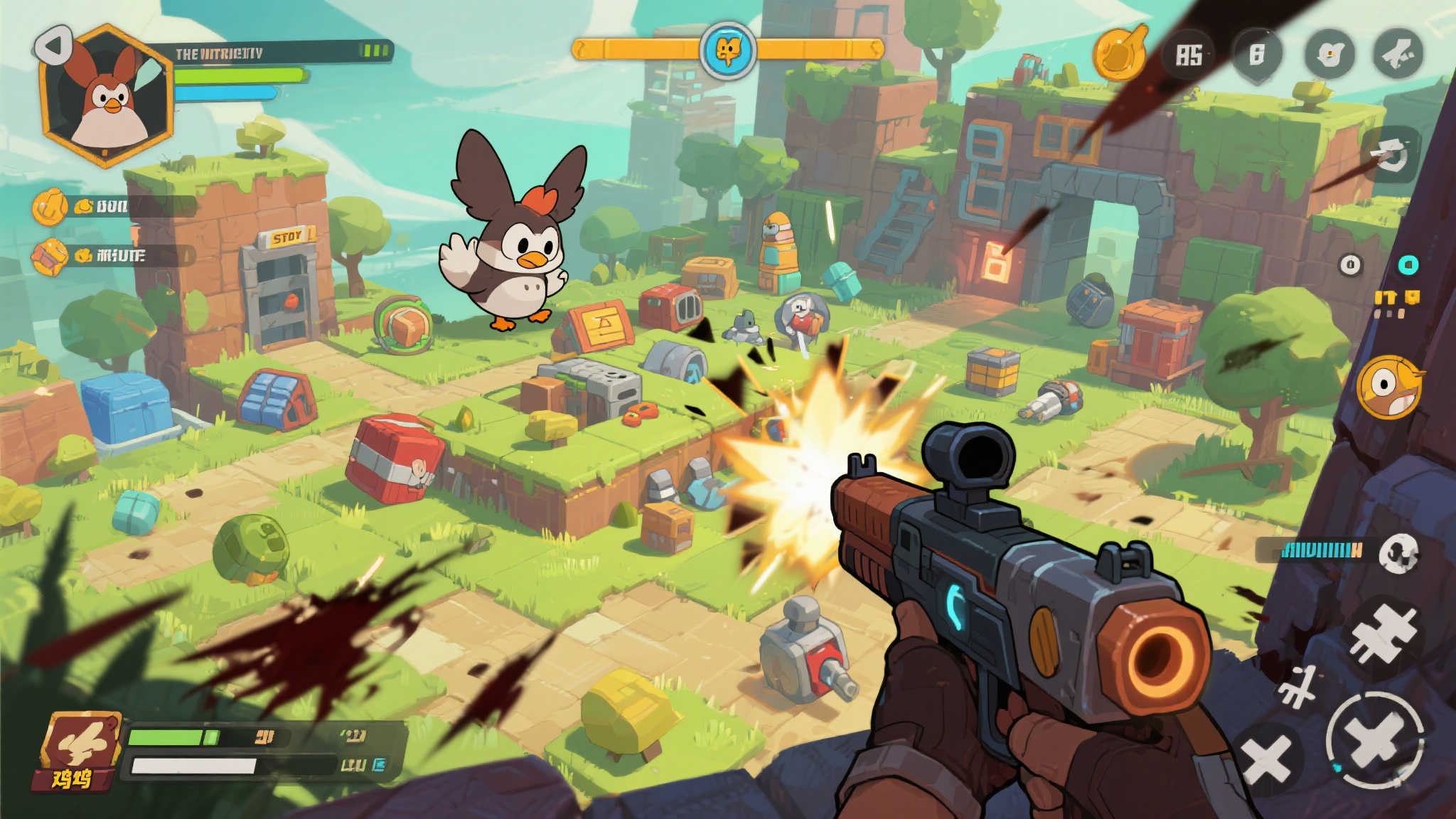
Task: Tap the back arrow button
Action: click(x=53, y=46)
